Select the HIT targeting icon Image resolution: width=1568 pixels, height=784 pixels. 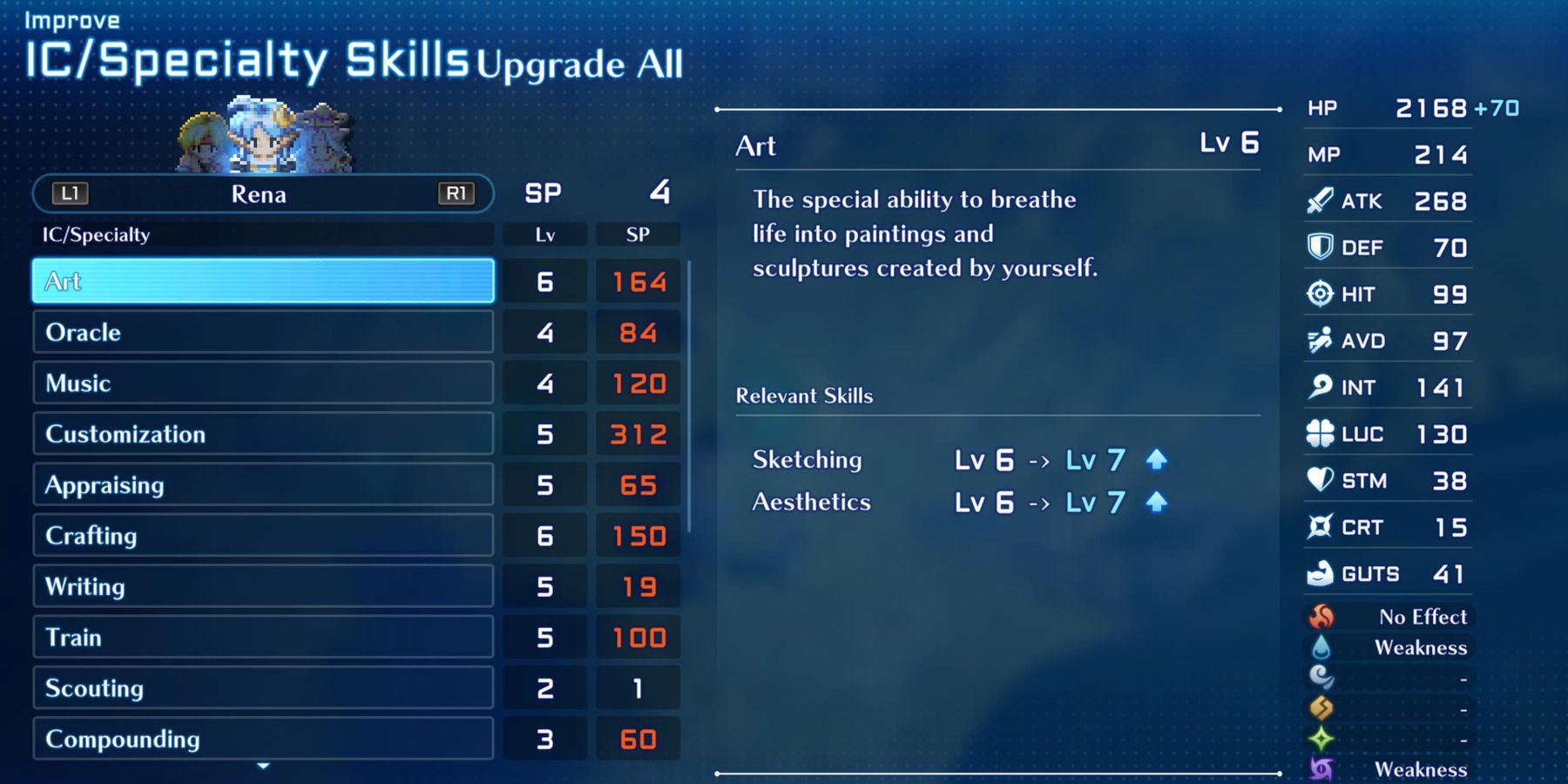click(1321, 294)
